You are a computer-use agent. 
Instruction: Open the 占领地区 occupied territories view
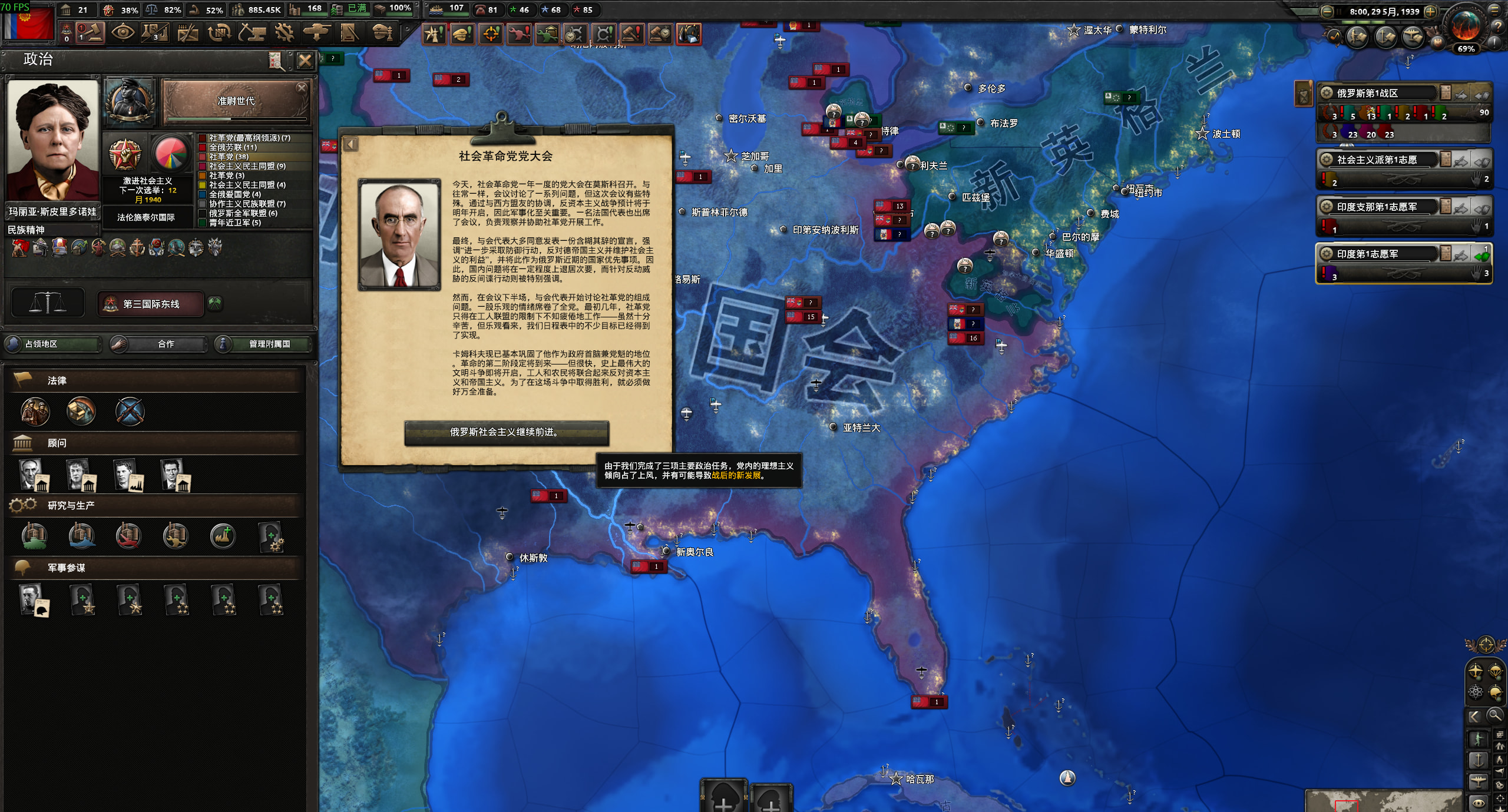point(53,344)
